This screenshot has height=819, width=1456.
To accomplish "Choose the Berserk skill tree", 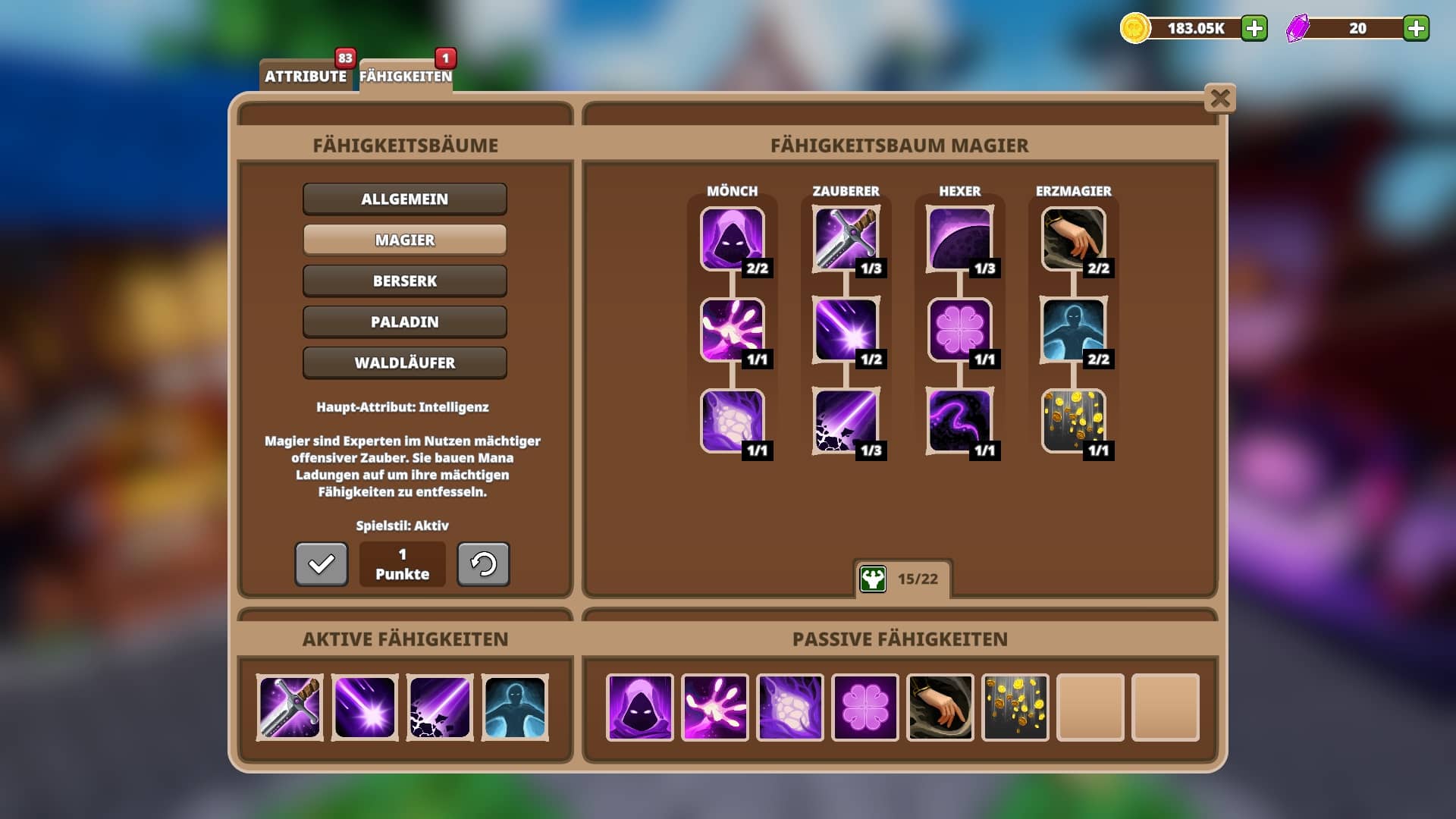I will (404, 281).
